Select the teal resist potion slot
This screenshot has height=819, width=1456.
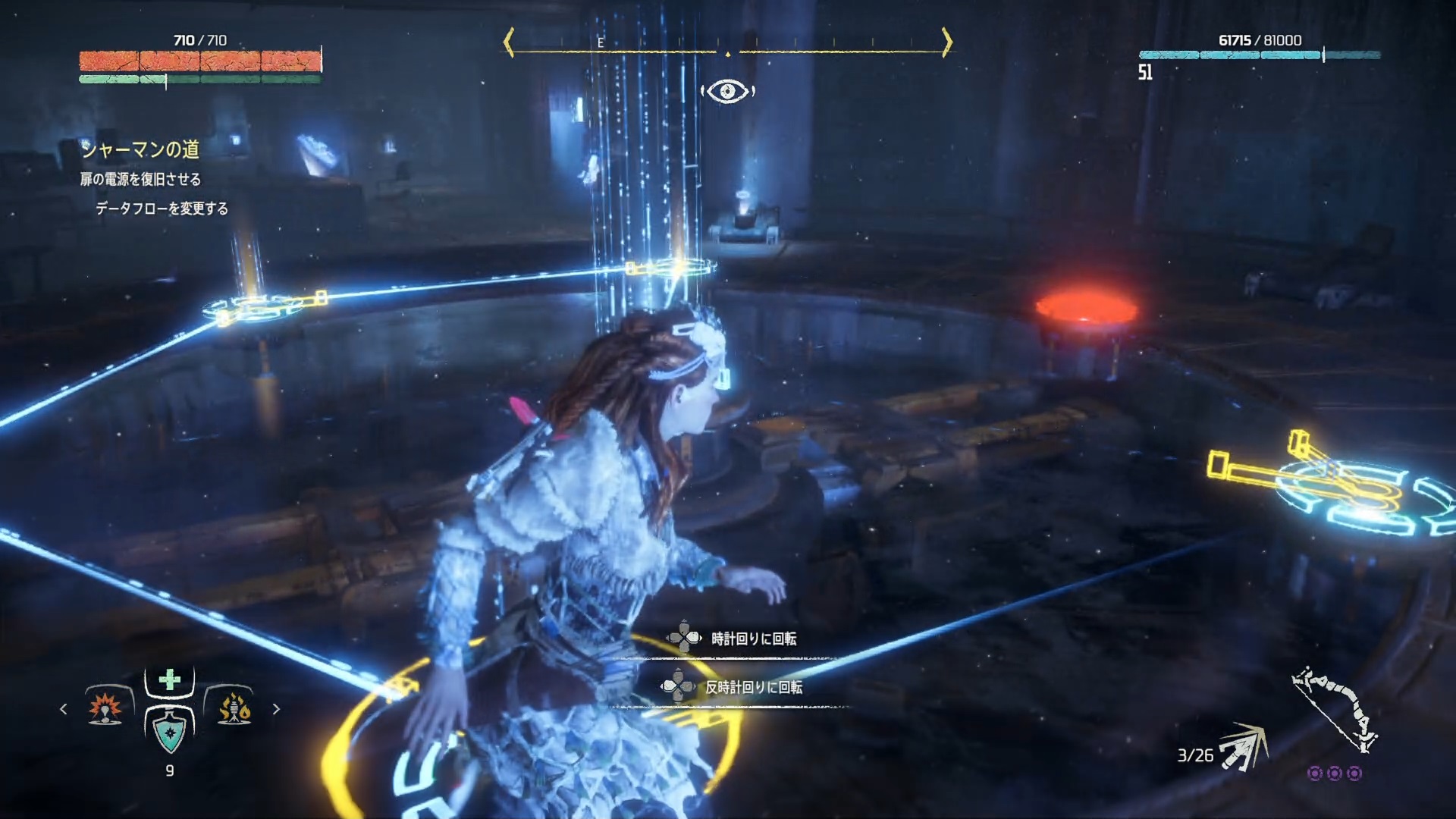(169, 731)
